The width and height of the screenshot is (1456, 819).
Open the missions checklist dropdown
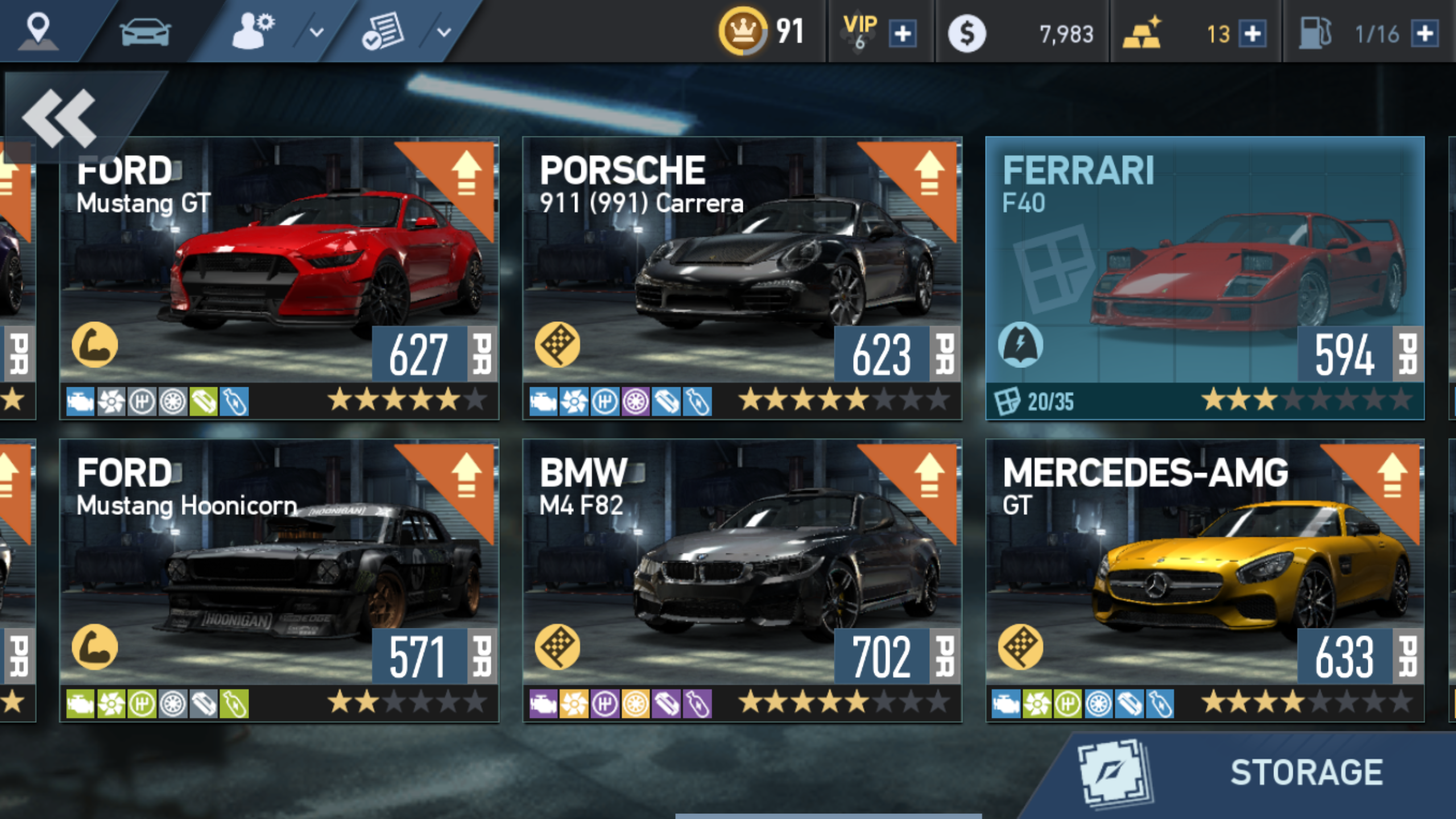click(404, 31)
